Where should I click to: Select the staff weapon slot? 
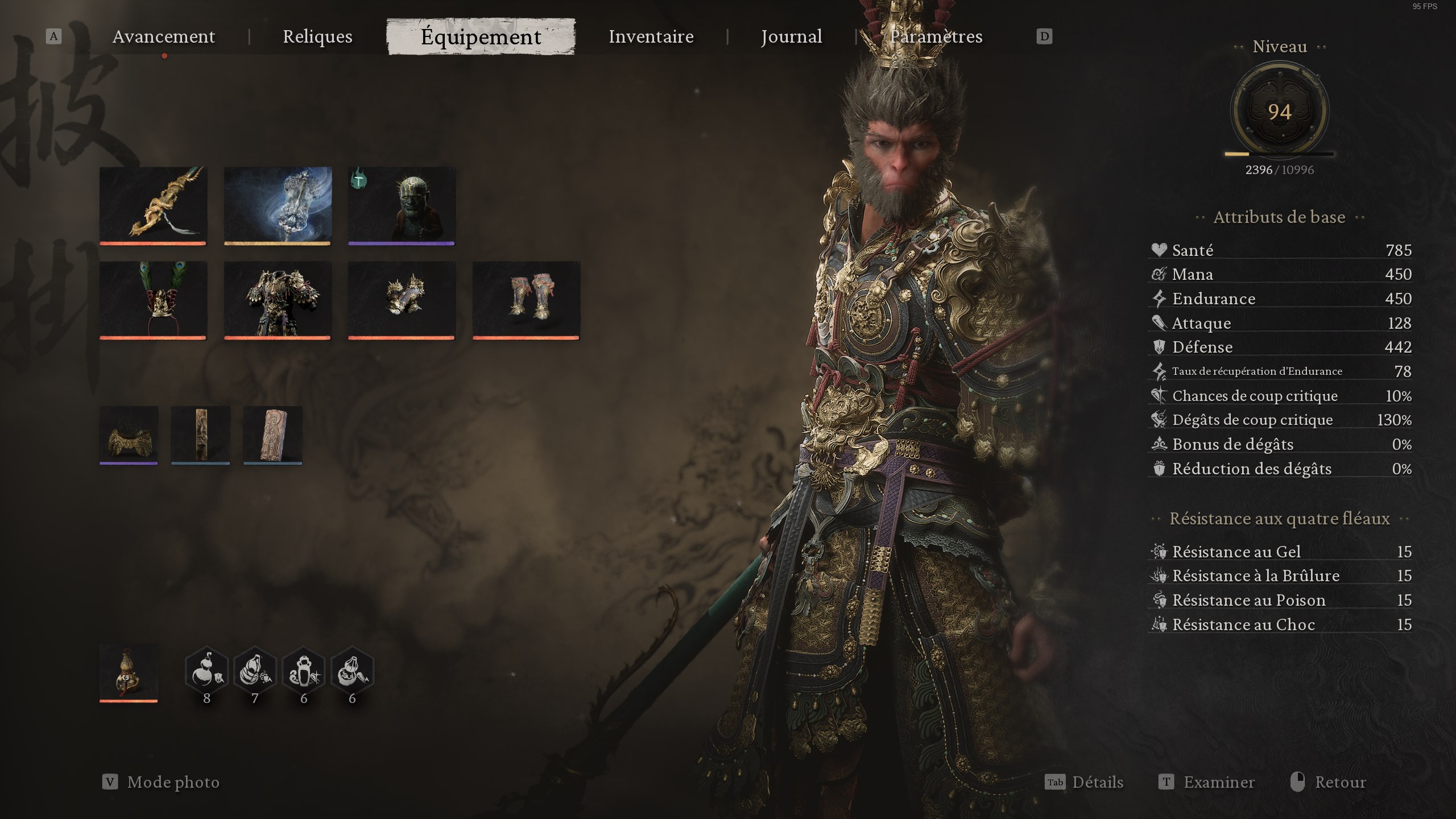pyautogui.click(x=154, y=206)
